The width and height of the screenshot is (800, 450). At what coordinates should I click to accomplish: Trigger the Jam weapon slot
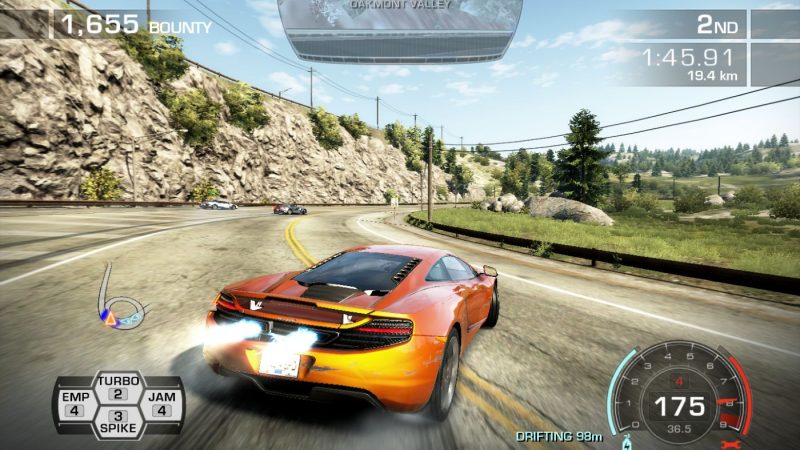point(161,403)
